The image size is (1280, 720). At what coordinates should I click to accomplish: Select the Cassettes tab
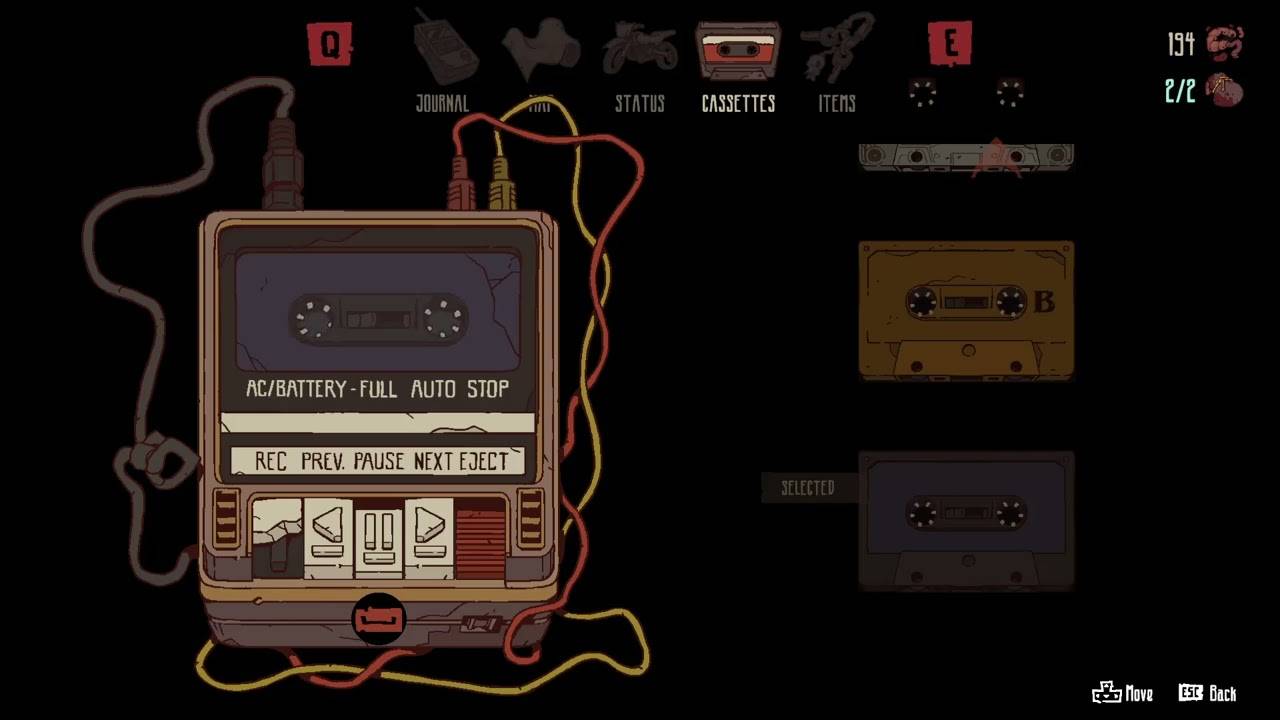pos(738,62)
